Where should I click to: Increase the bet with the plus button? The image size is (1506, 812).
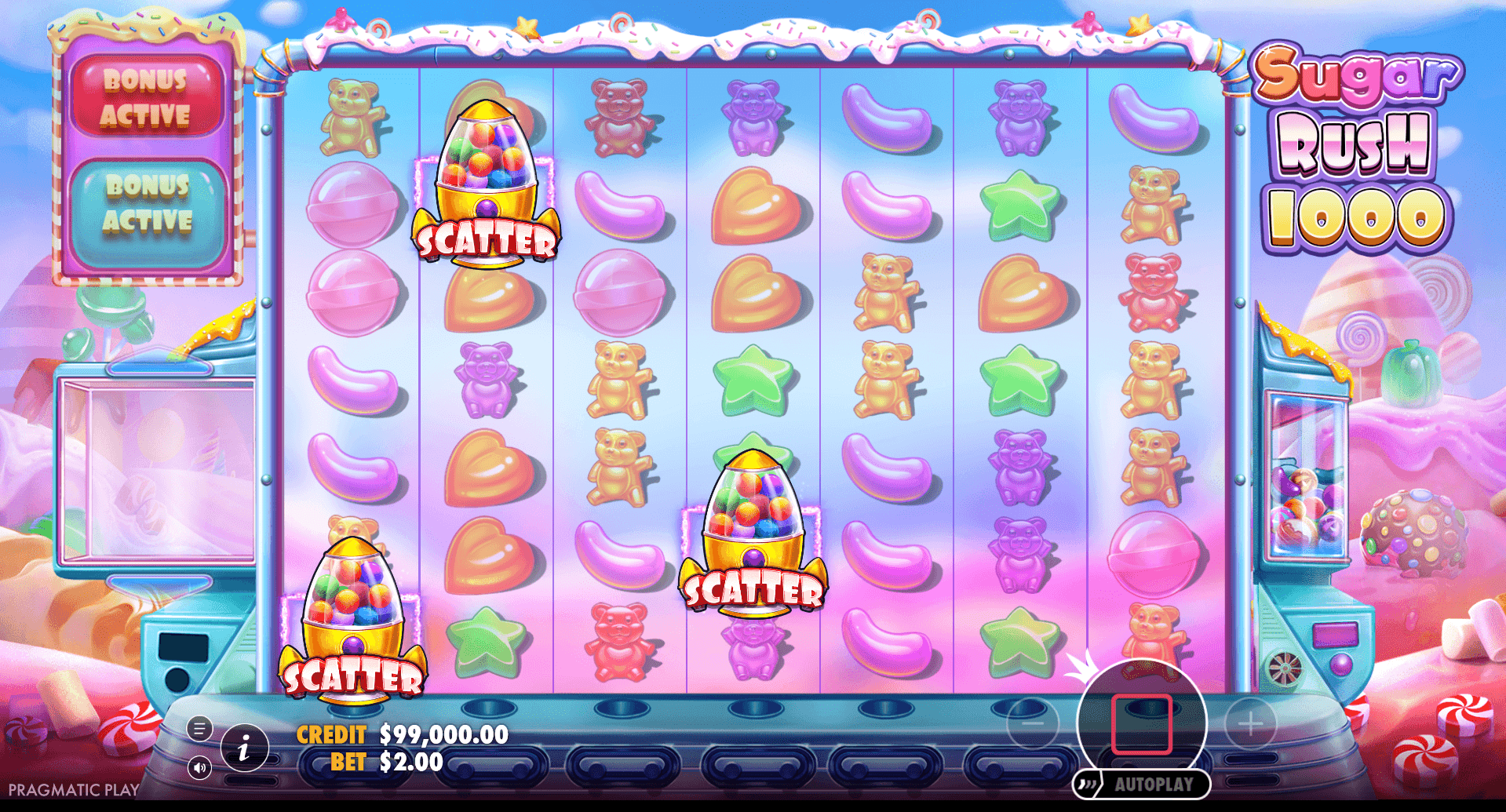[x=1251, y=723]
